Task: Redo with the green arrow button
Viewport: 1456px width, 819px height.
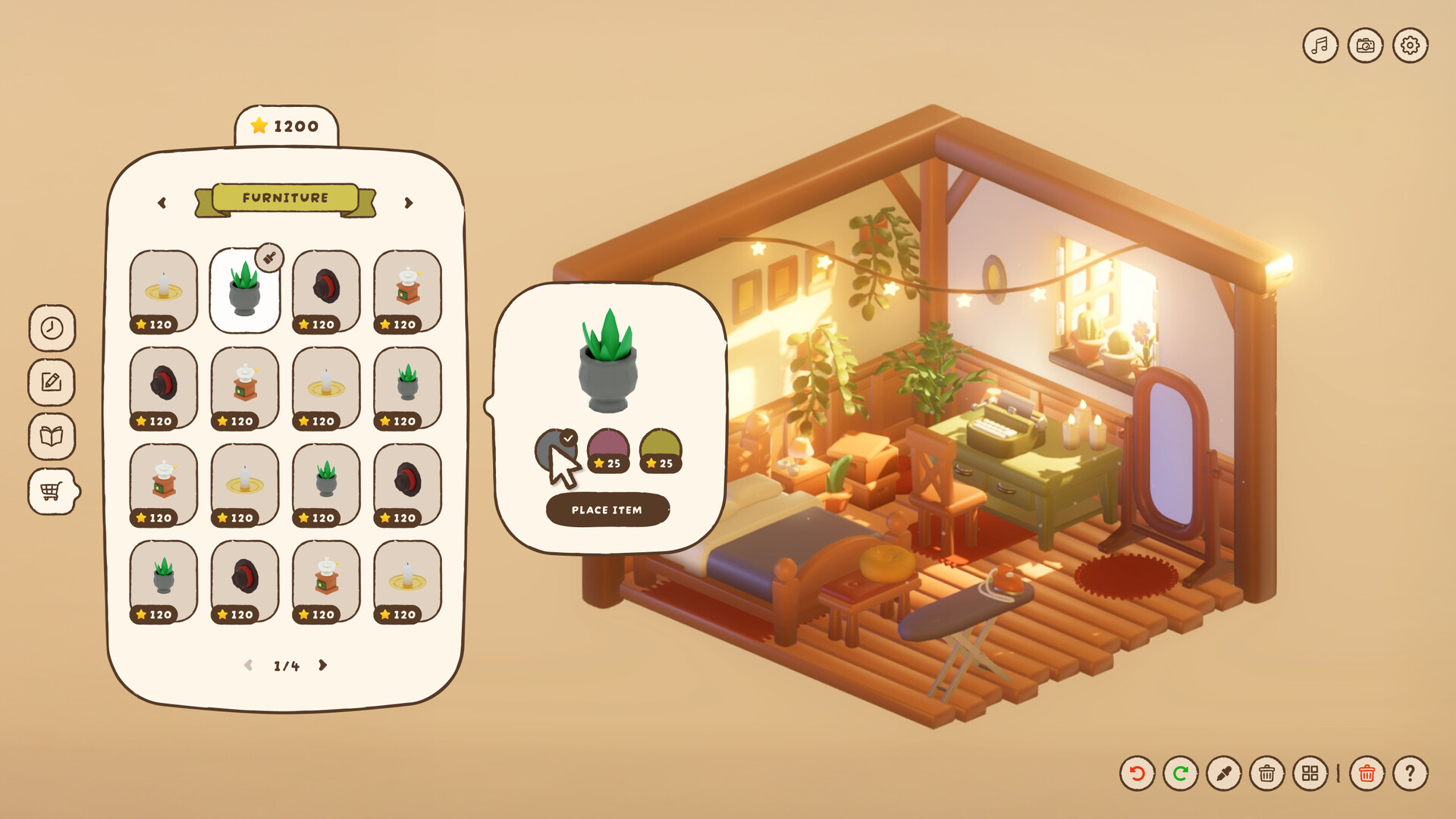Action: tap(1180, 773)
